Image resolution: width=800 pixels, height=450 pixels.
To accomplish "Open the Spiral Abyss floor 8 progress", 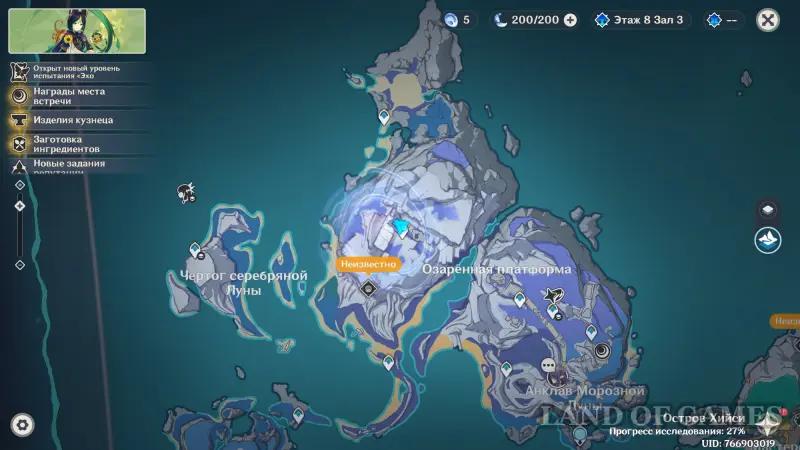I will [x=641, y=19].
